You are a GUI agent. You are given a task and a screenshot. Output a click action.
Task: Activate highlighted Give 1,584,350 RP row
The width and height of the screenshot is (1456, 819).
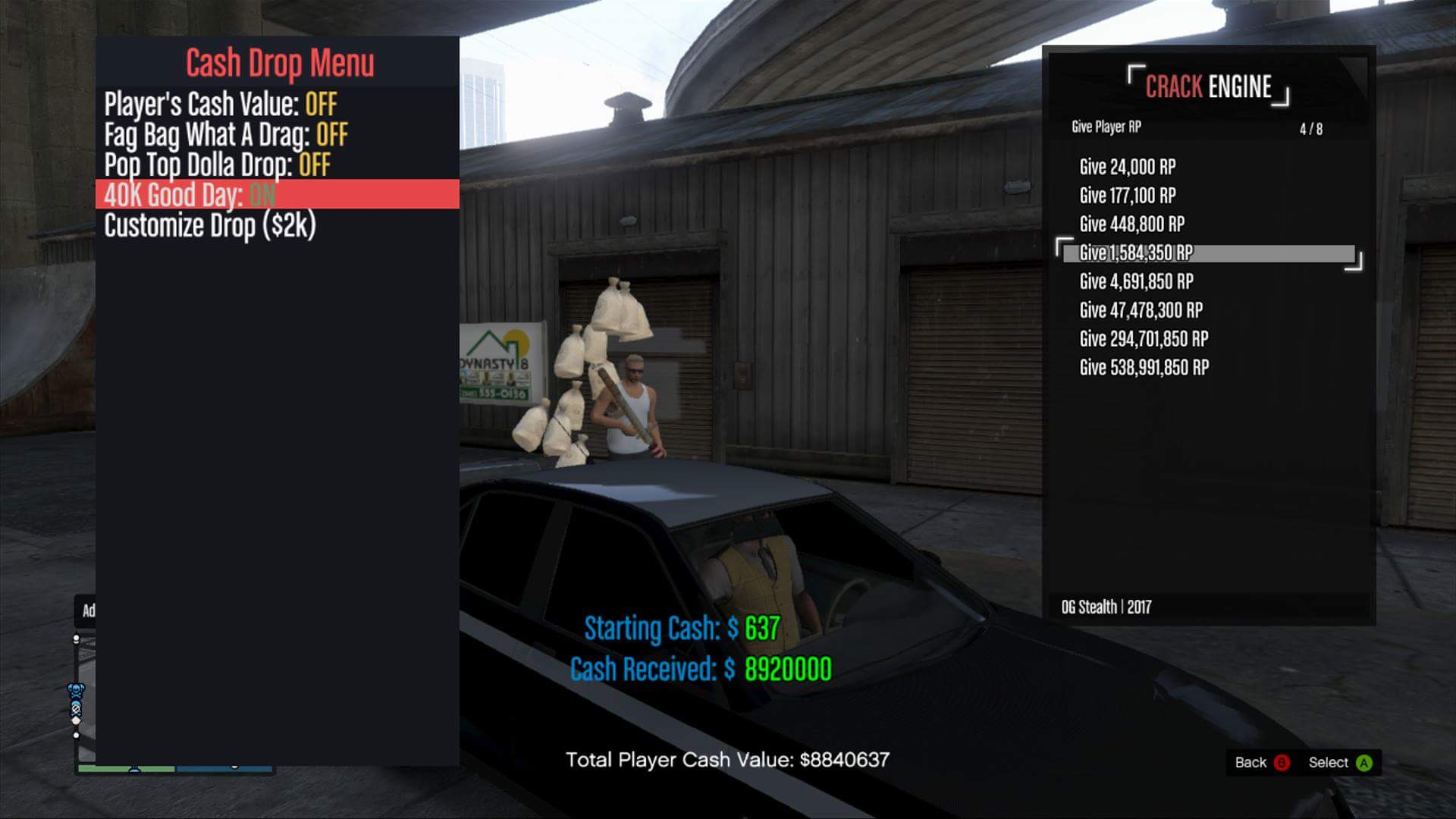[x=1209, y=253]
